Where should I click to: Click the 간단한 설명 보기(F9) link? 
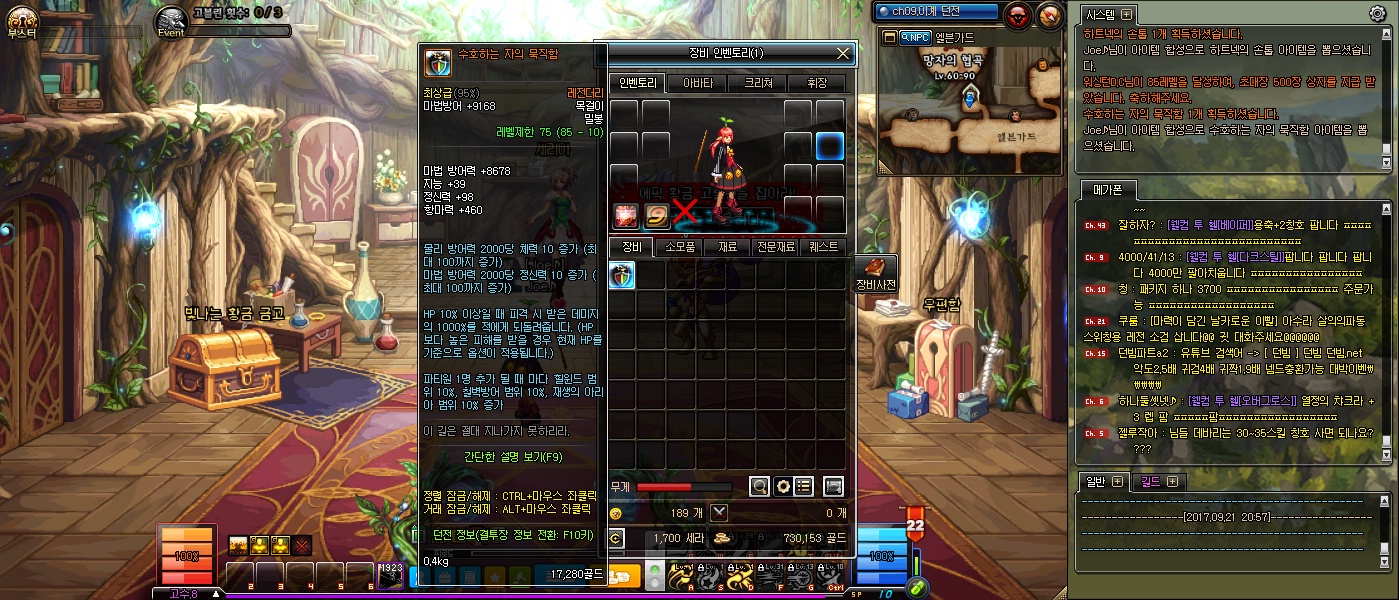point(513,457)
